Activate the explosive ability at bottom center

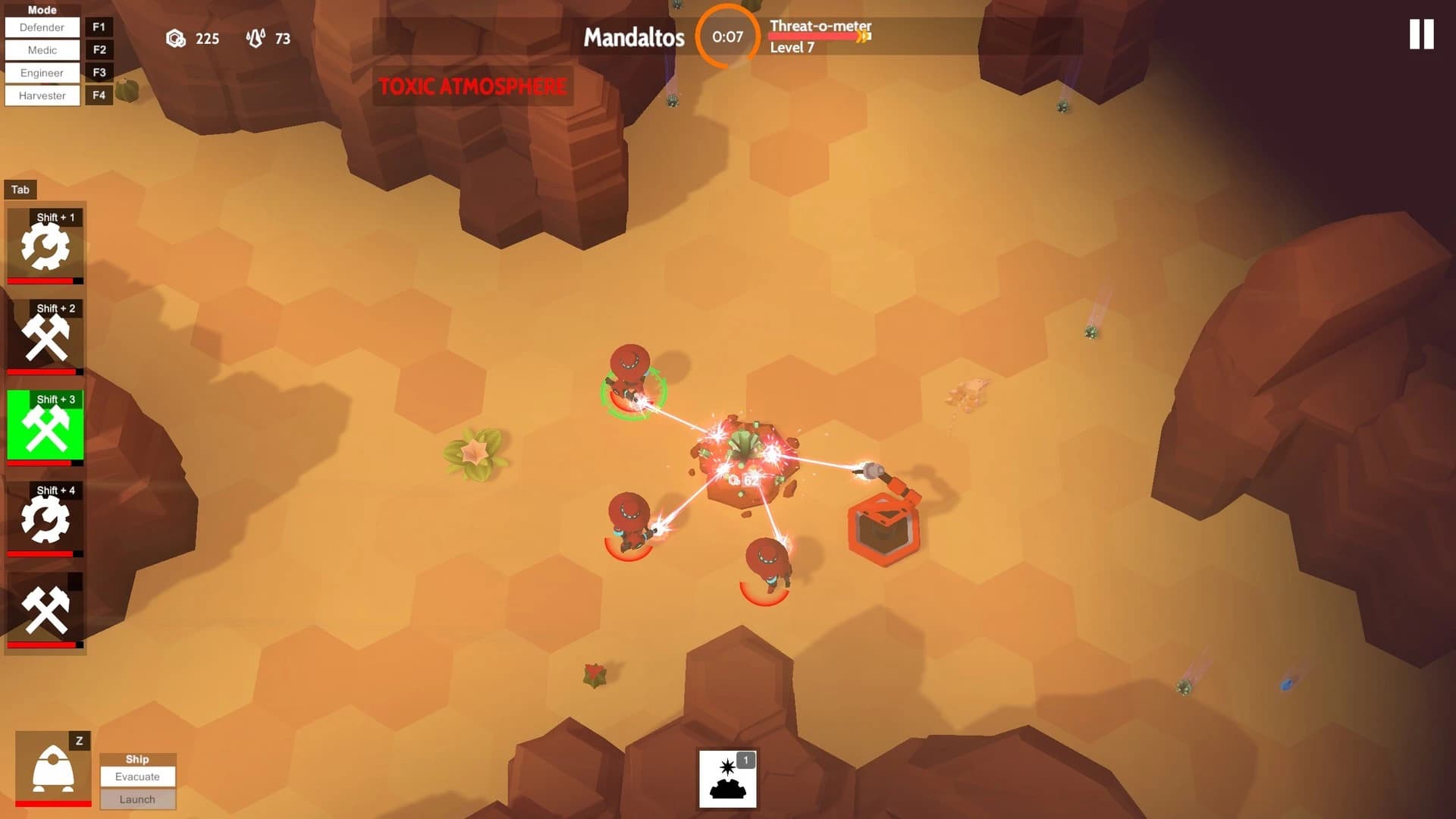click(726, 780)
